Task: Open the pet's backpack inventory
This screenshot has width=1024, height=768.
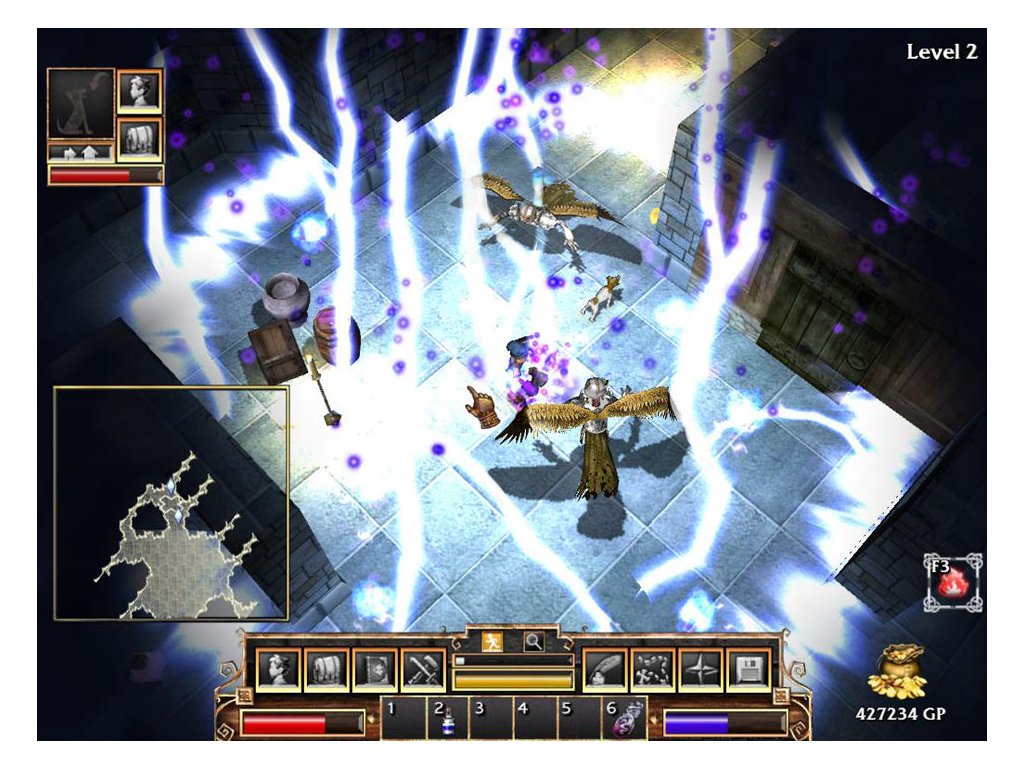Action: coord(139,139)
